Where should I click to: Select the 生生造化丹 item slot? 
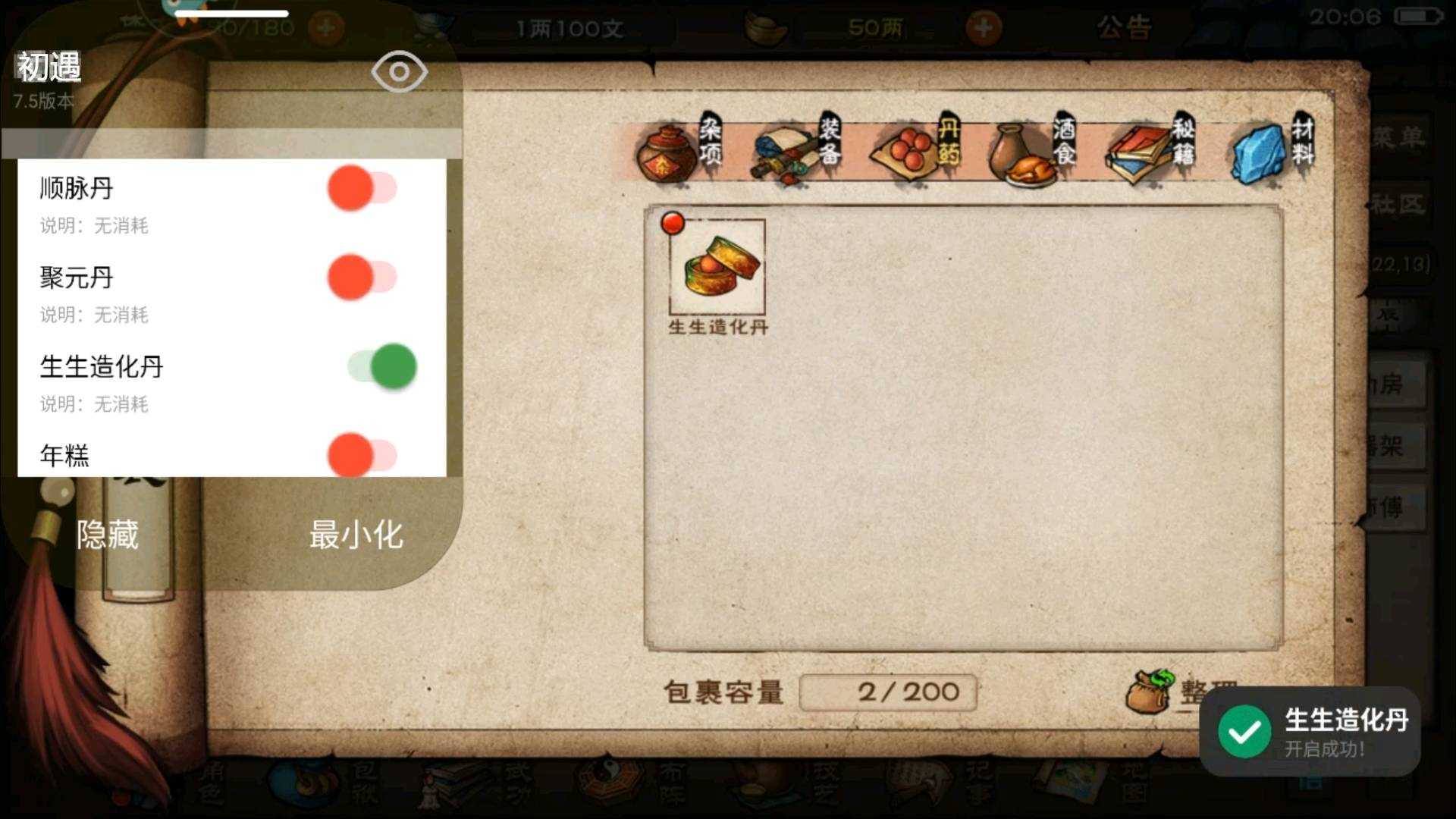tap(717, 268)
